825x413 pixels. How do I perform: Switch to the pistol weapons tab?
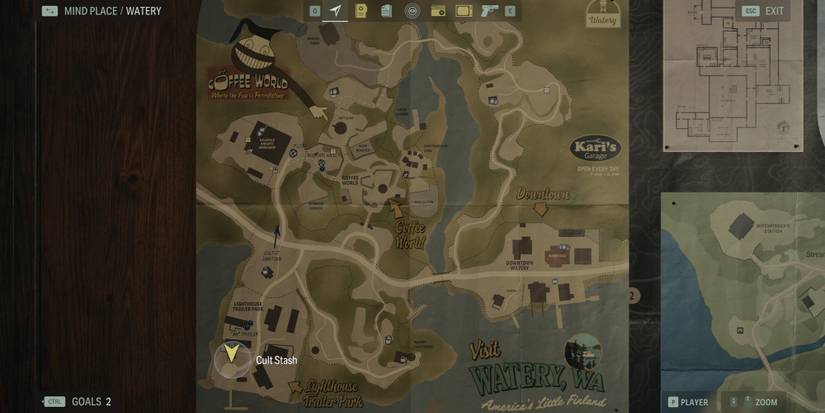(x=489, y=11)
